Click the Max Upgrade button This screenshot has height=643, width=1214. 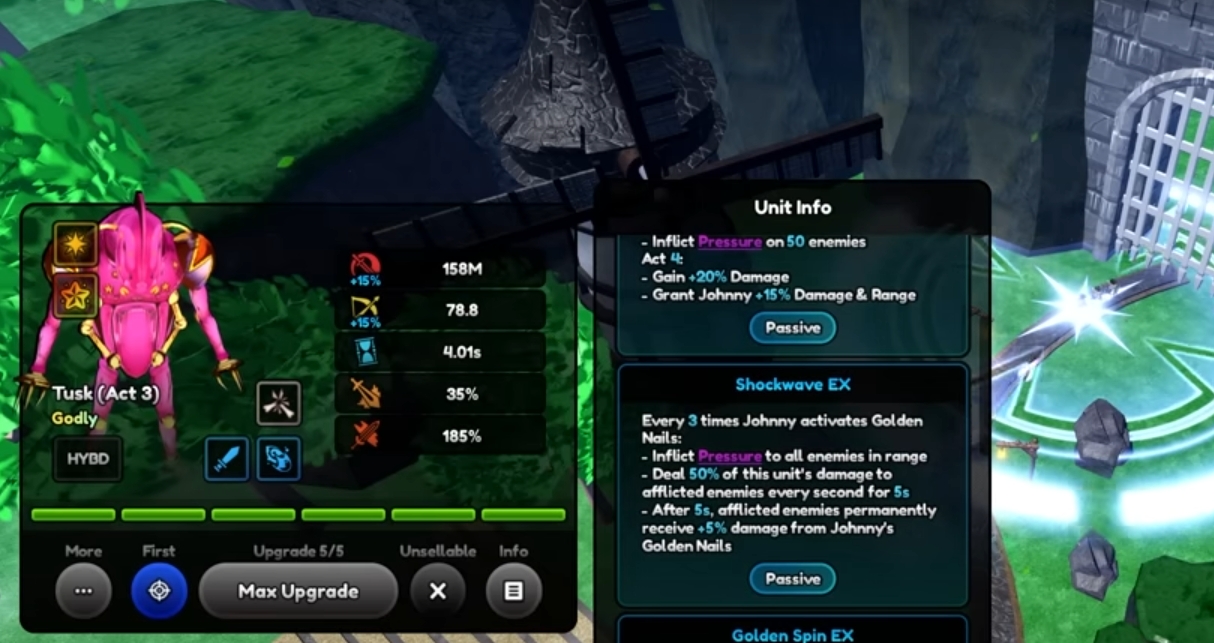coord(298,591)
